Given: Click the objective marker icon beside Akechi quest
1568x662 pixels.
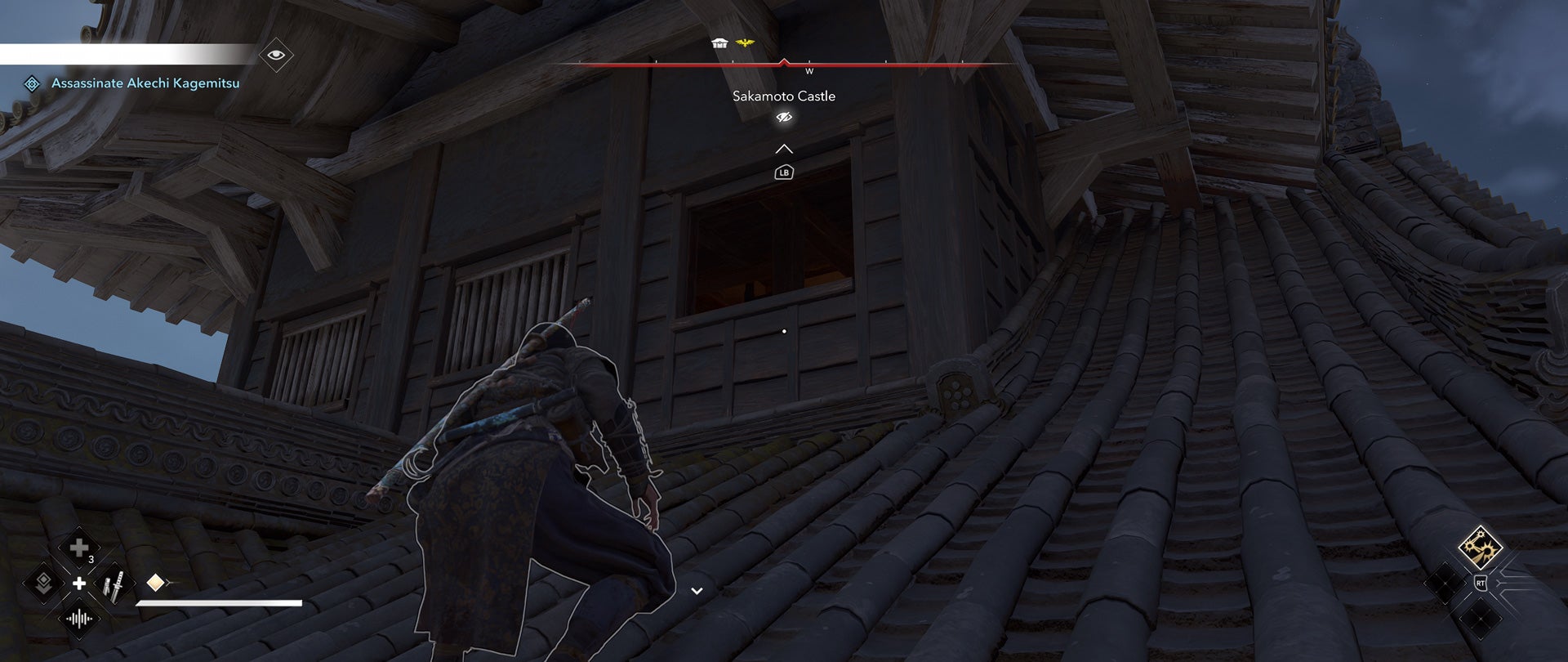Looking at the screenshot, I should tap(33, 83).
